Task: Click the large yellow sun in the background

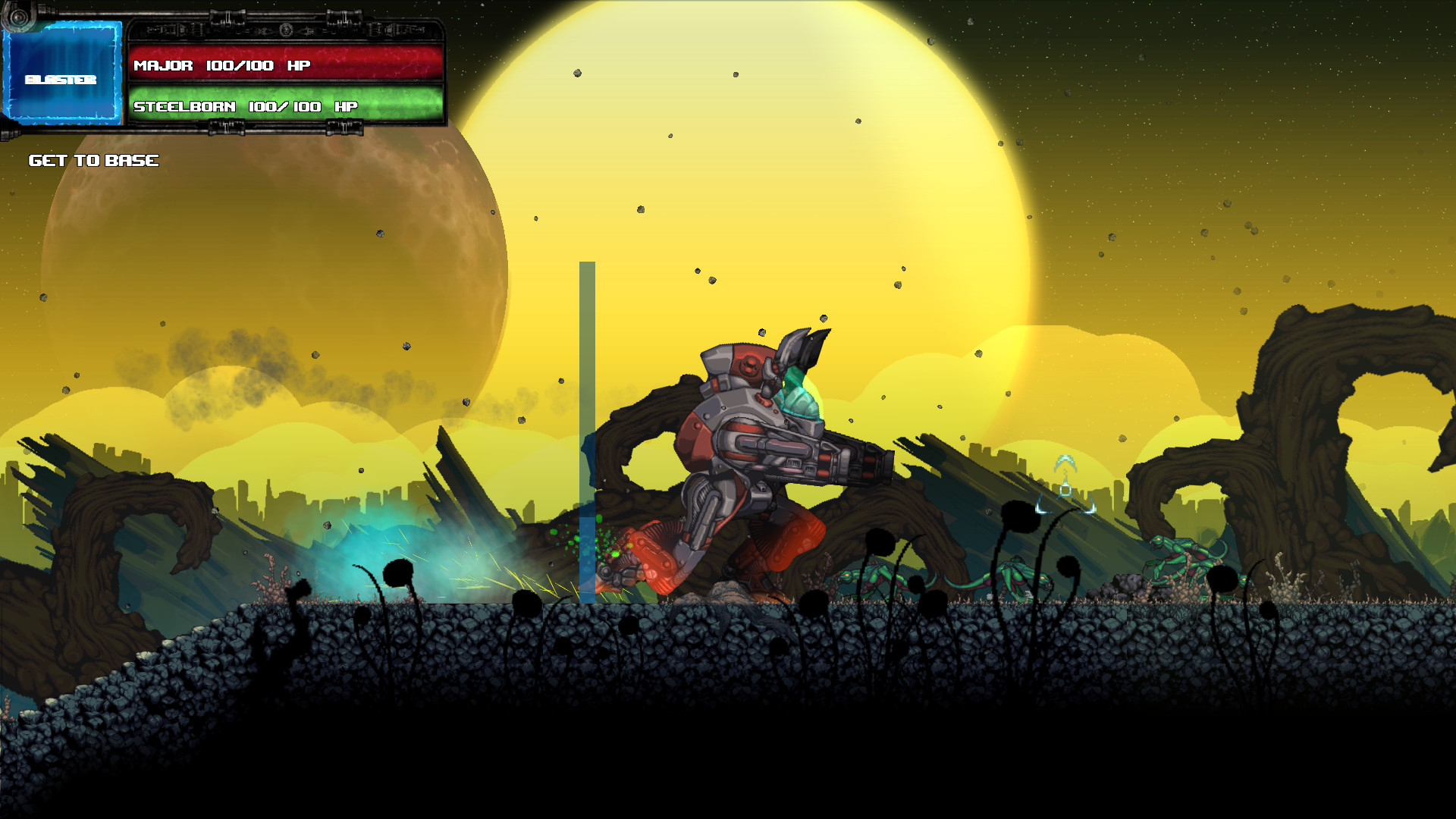Action: pos(758,190)
